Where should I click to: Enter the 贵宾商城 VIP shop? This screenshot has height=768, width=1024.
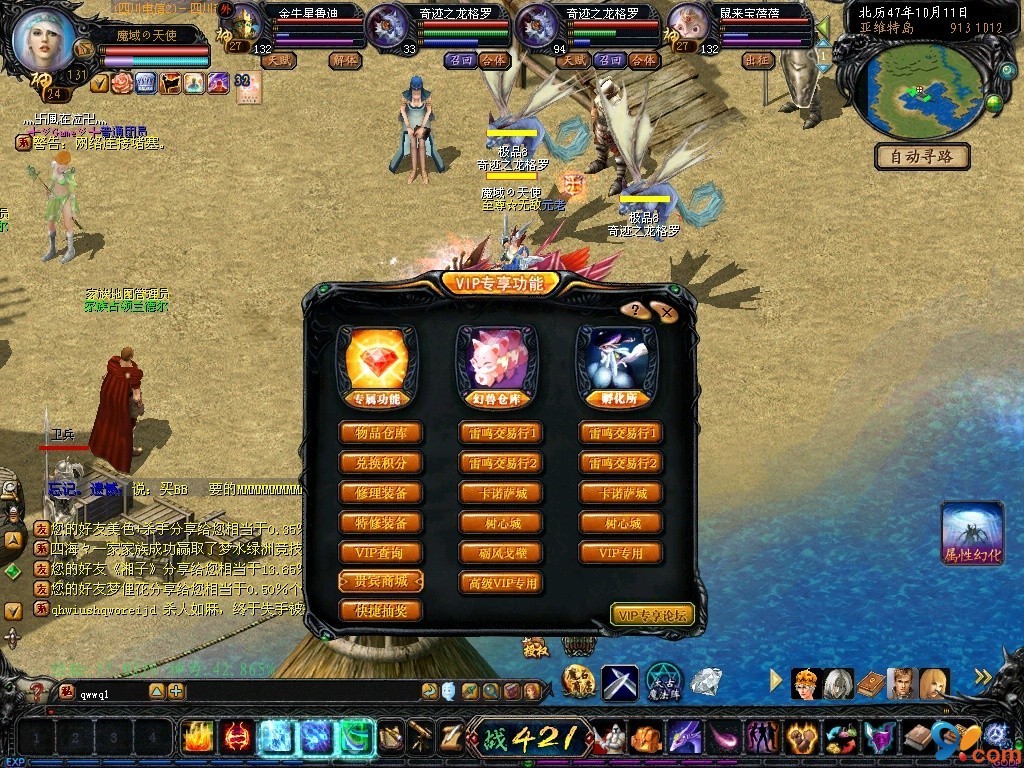tap(381, 581)
